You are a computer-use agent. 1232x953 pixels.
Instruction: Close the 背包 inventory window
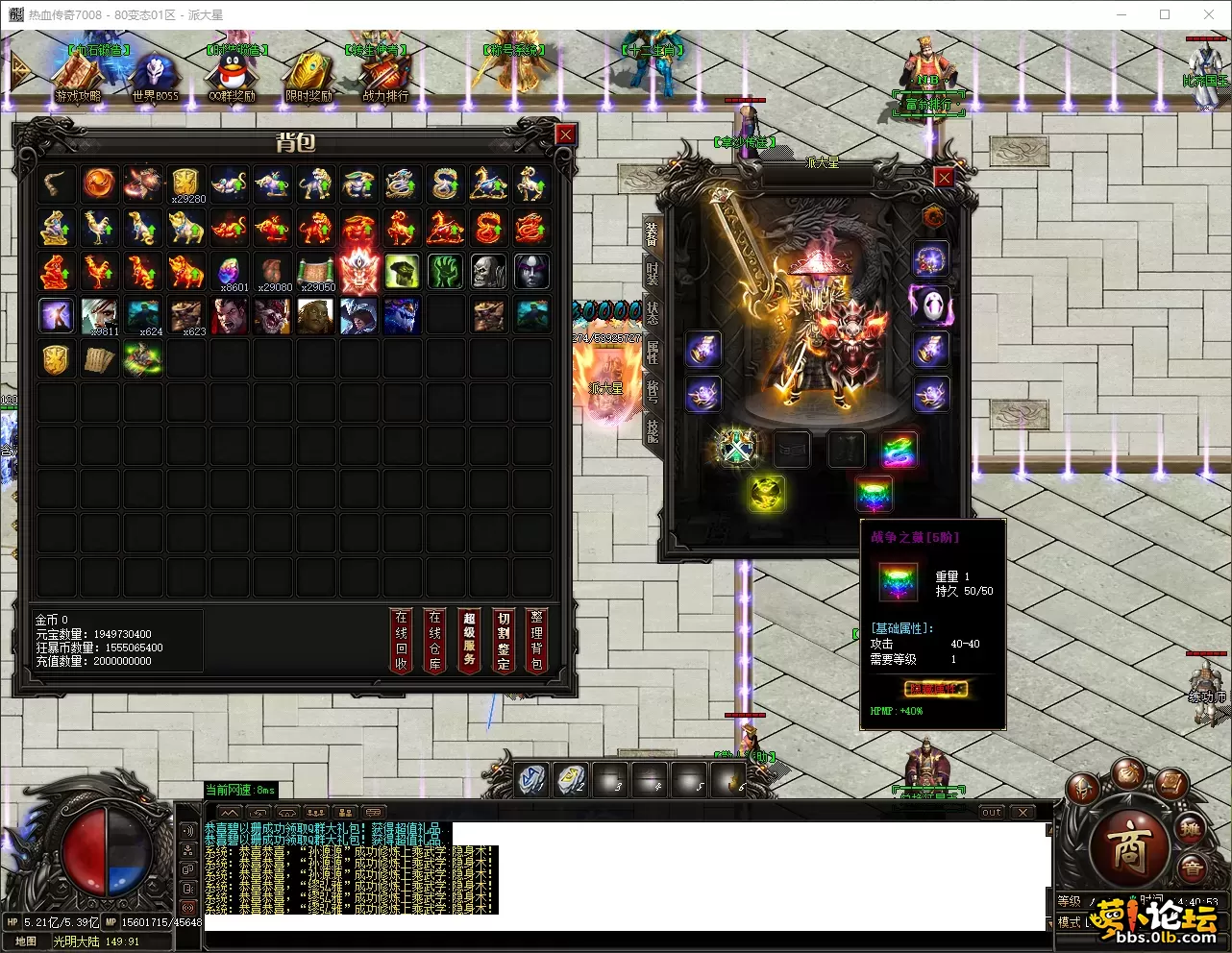tap(565, 134)
